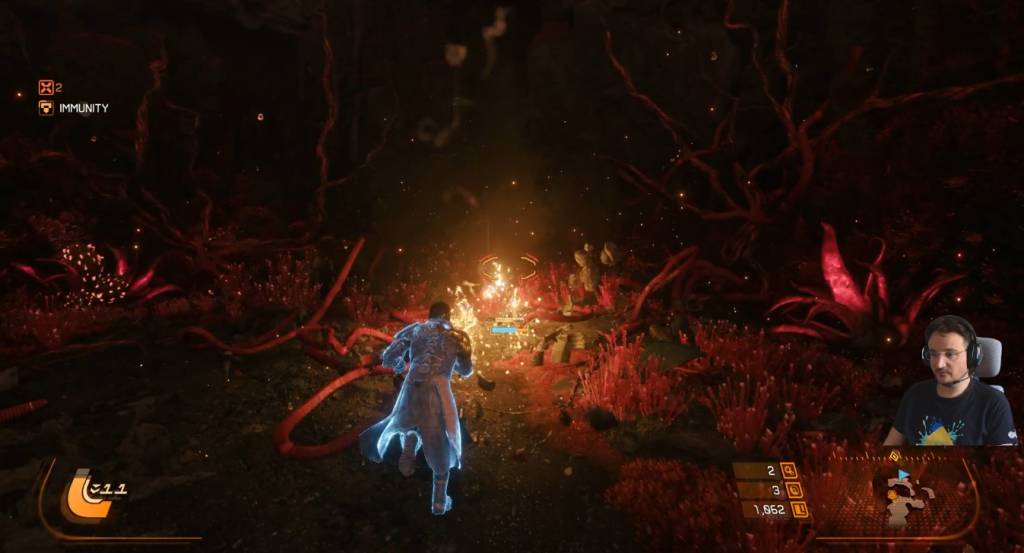Select the streamer webcam overlay
This screenshot has height=553, width=1024.
click(952, 382)
